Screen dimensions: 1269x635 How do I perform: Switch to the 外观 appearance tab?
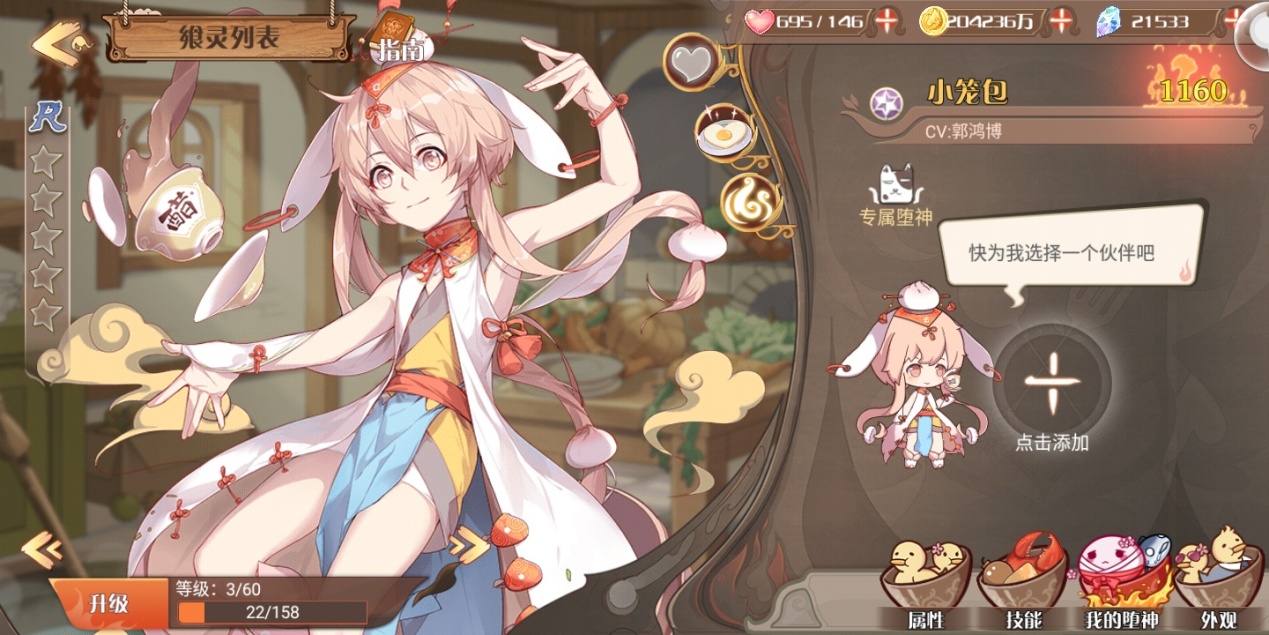click(x=1216, y=584)
